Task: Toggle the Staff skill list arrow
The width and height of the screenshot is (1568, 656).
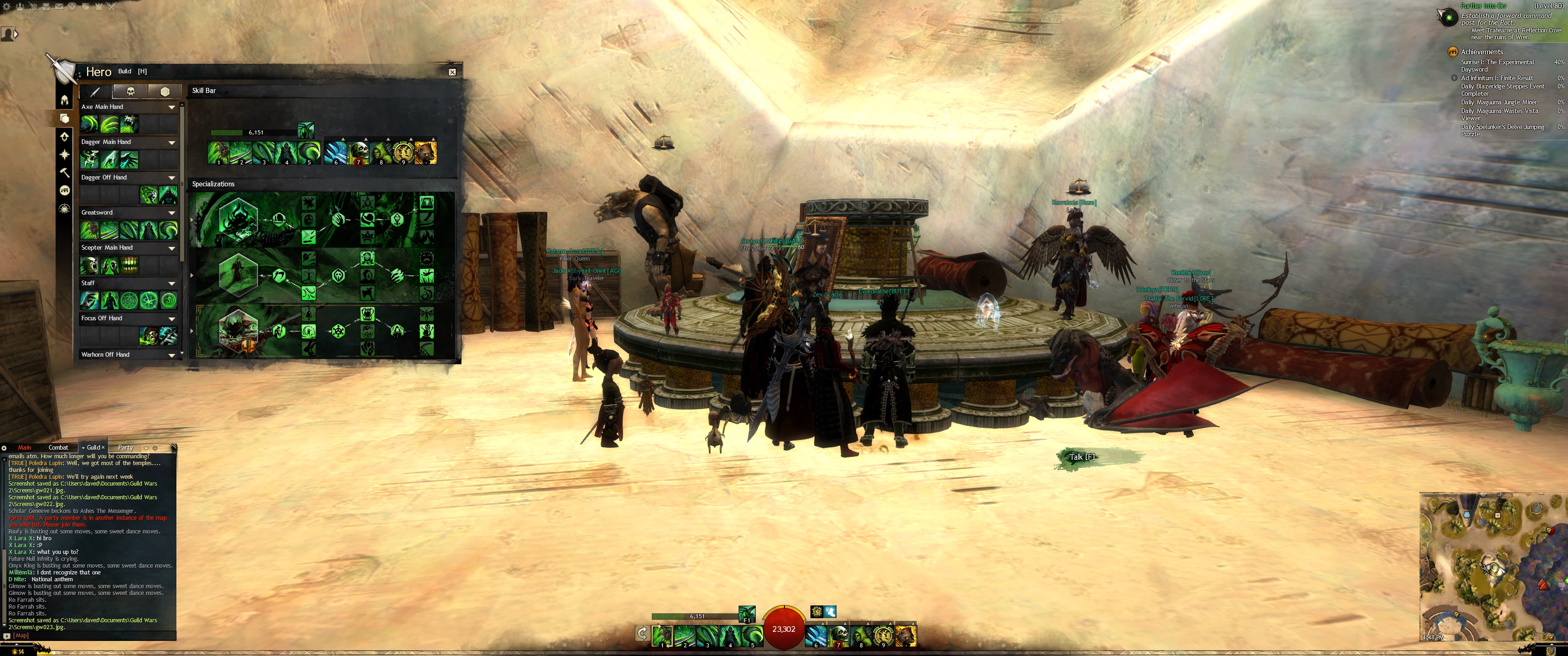Action: coord(172,283)
